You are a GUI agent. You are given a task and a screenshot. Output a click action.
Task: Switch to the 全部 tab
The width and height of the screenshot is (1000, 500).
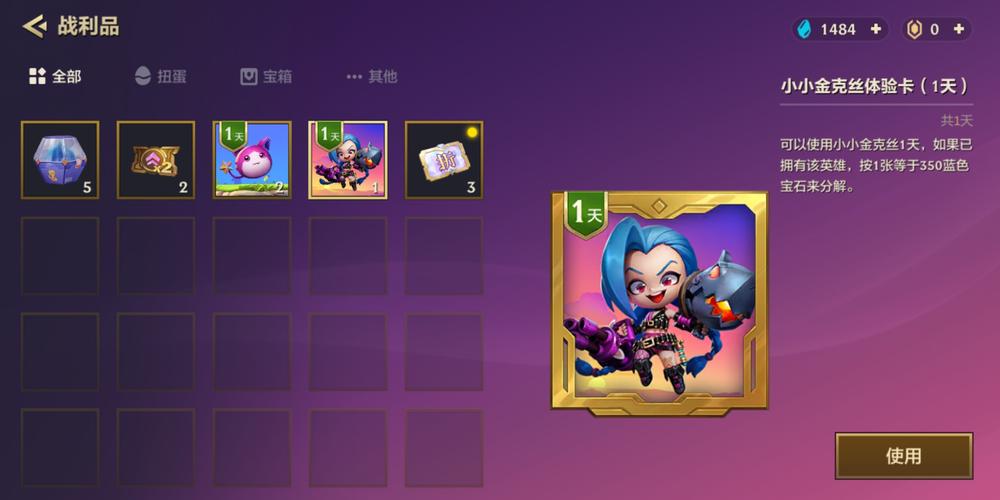(x=55, y=76)
